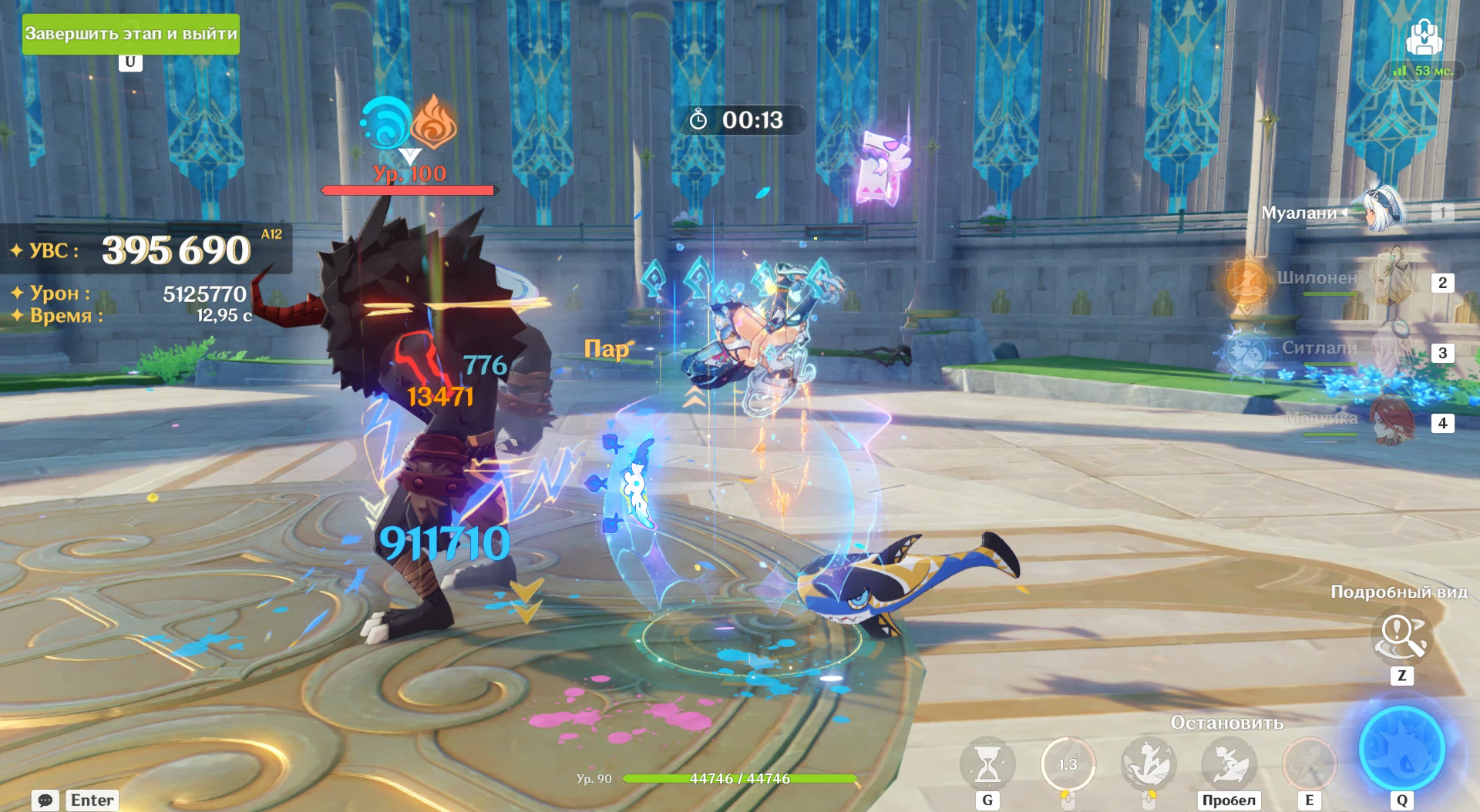
Task: Open the chat speech bubble icon
Action: pos(45,800)
